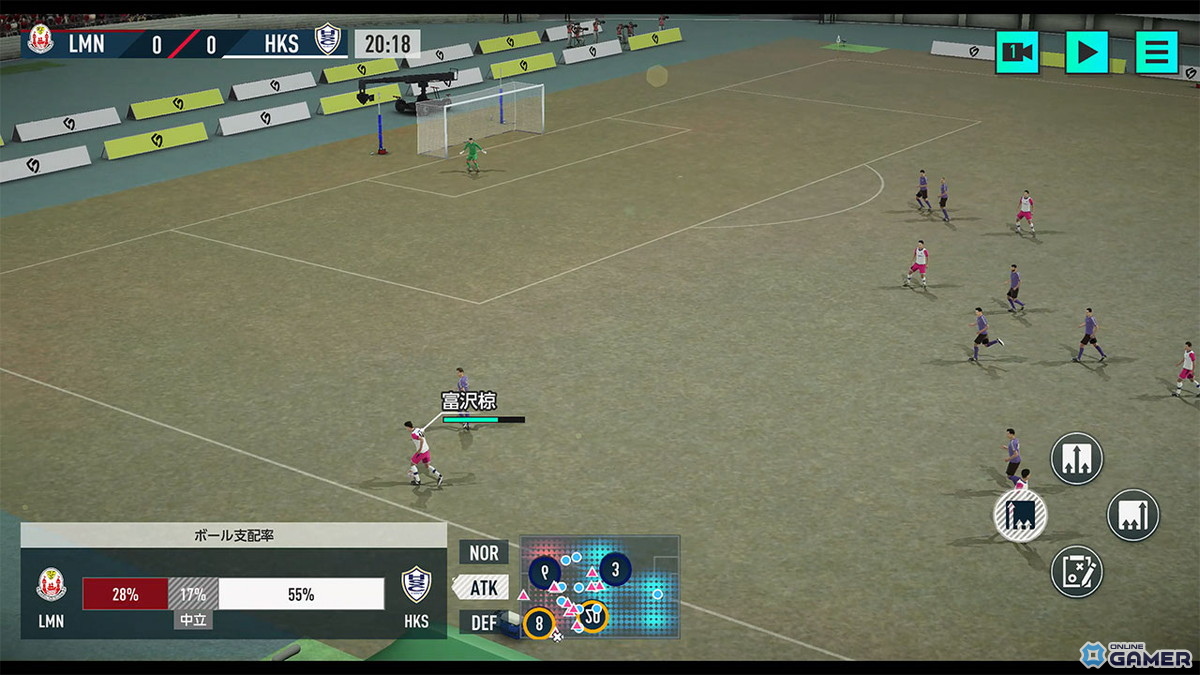This screenshot has width=1200, height=675.
Task: Select the NOR normal tactic mode
Action: tap(484, 552)
